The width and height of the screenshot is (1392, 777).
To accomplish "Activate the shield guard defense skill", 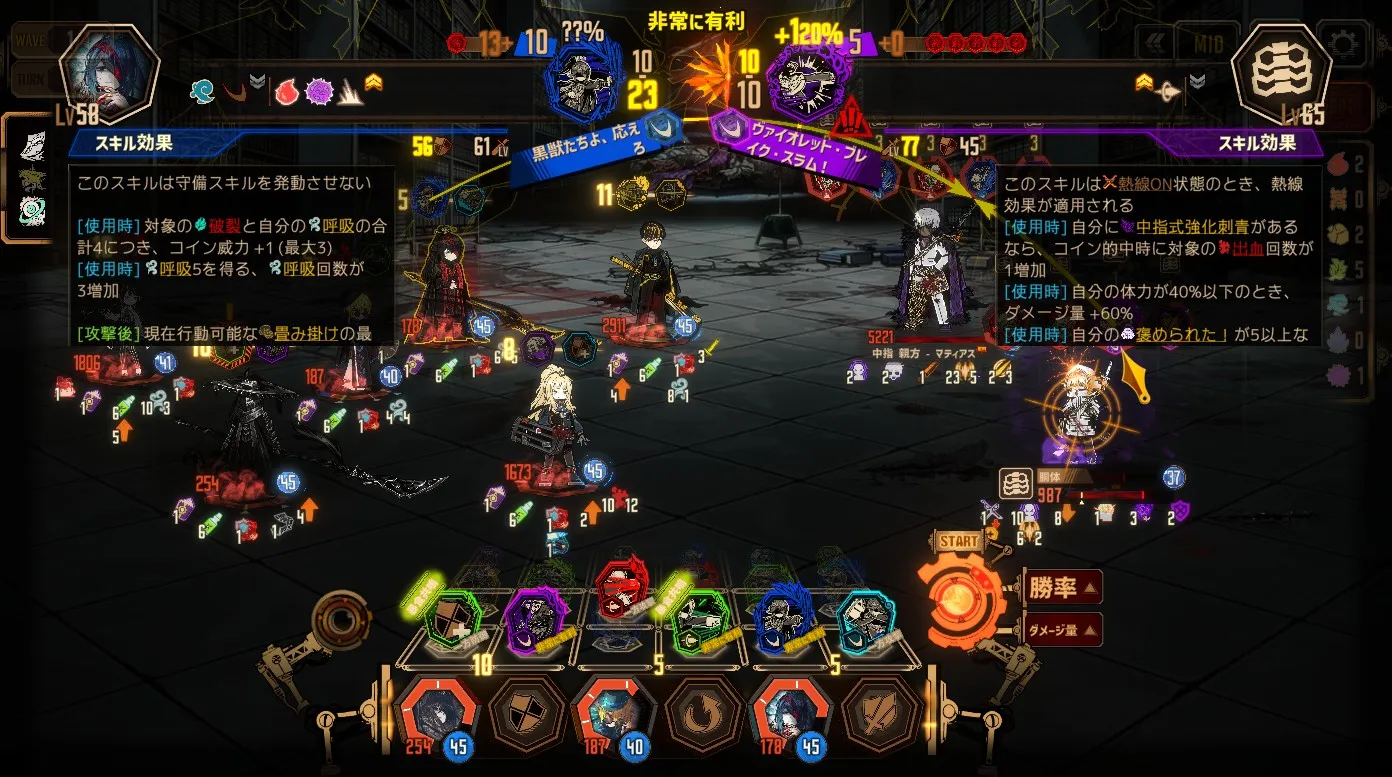I will point(527,714).
